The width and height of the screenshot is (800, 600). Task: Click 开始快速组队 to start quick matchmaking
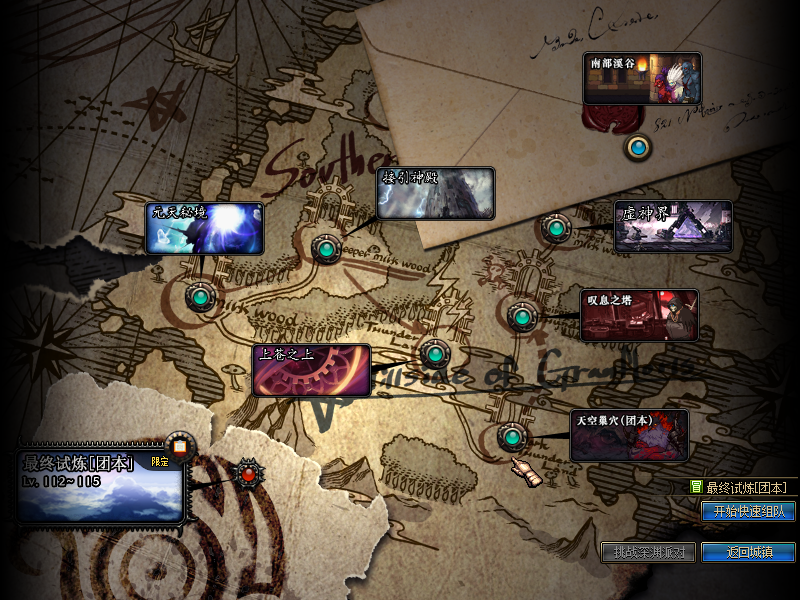click(x=748, y=511)
